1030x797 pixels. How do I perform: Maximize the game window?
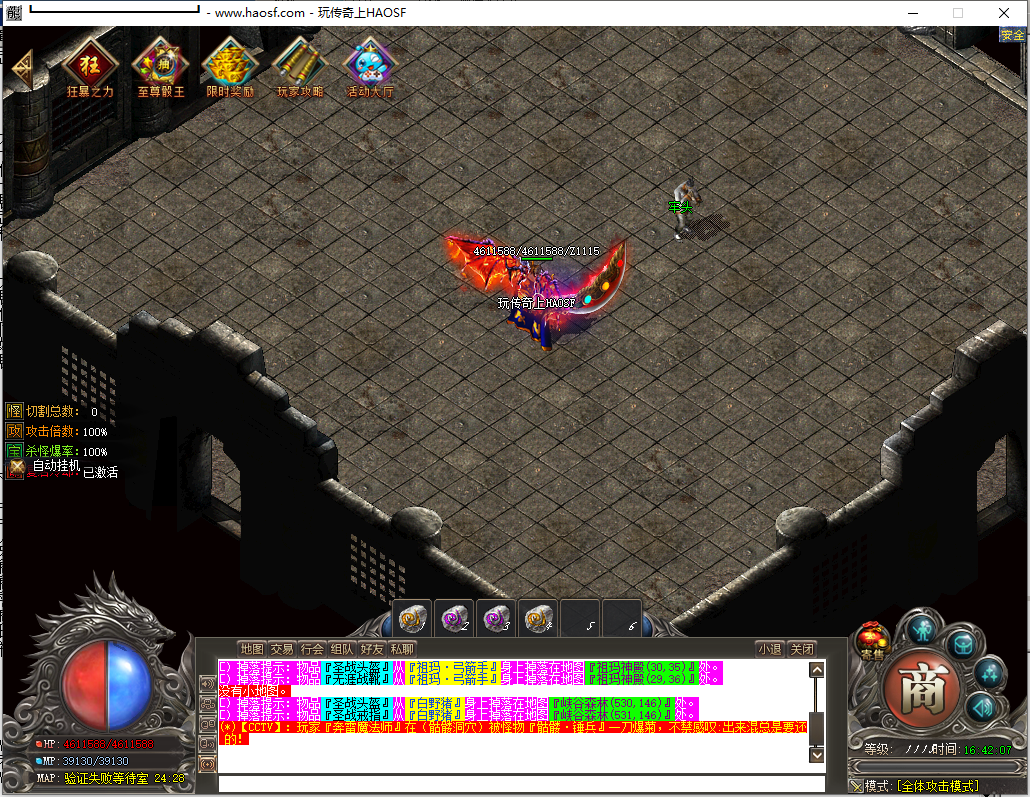point(958,13)
